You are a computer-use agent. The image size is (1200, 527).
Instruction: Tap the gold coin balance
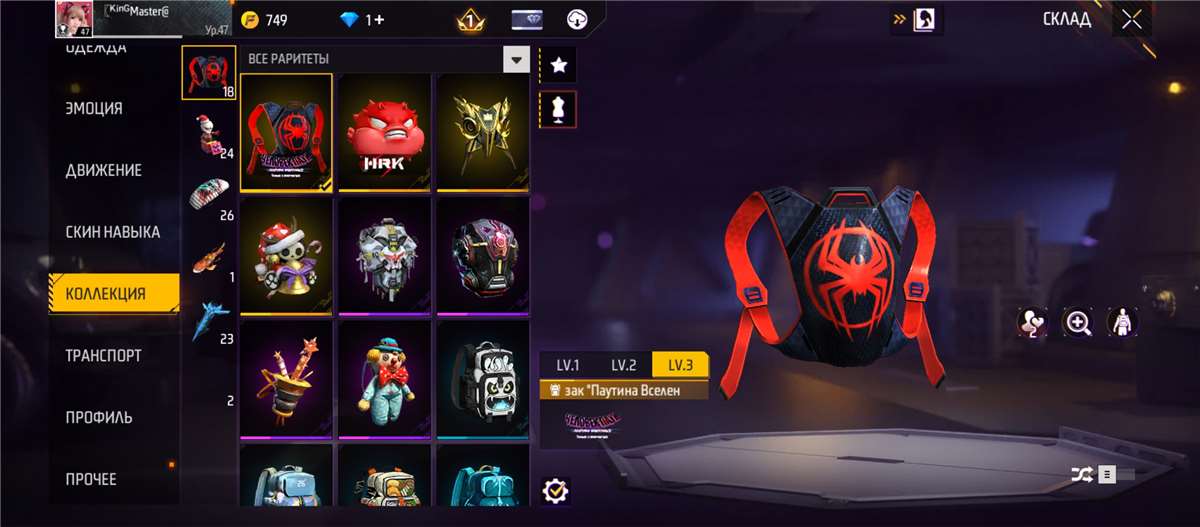[264, 20]
